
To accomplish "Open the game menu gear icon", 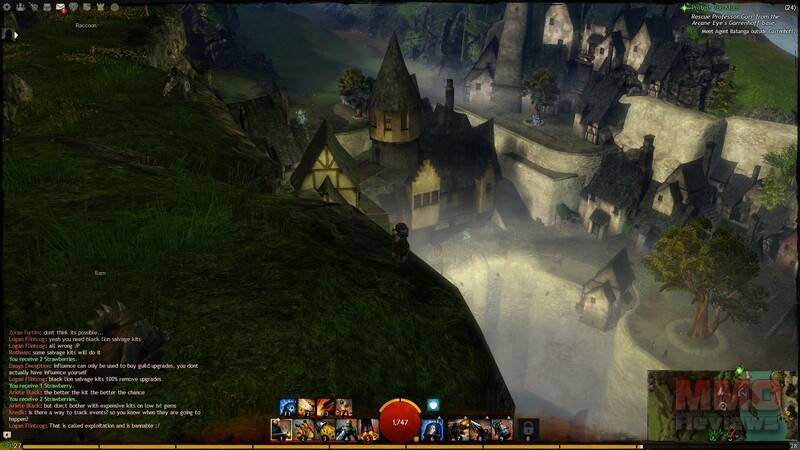I will [x=5, y=8].
